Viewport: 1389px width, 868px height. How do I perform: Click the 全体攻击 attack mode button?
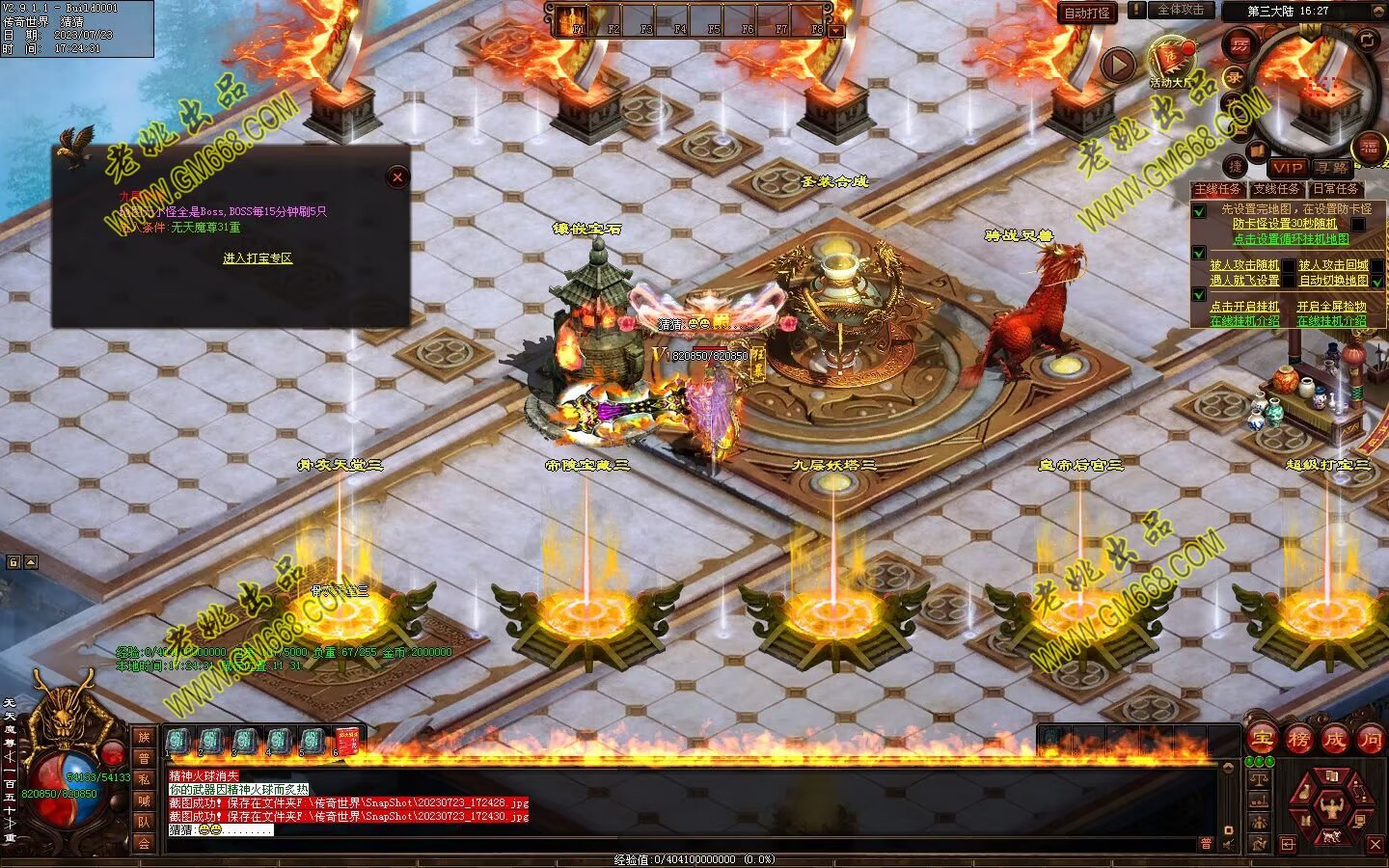pyautogui.click(x=1181, y=11)
